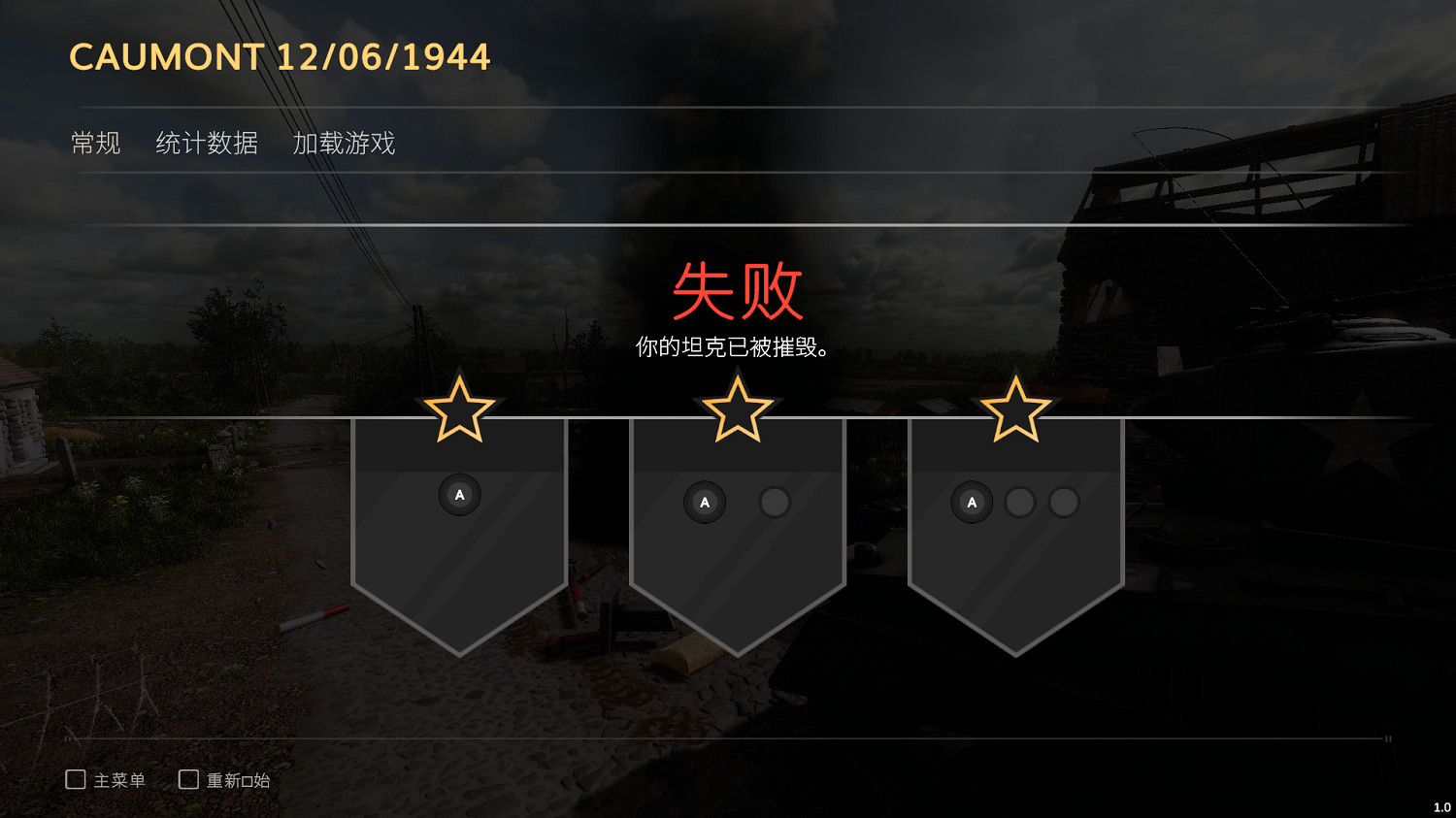Screen dimensions: 1456x818
Task: Select the 'A' badge on the right banner
Action: coord(972,503)
